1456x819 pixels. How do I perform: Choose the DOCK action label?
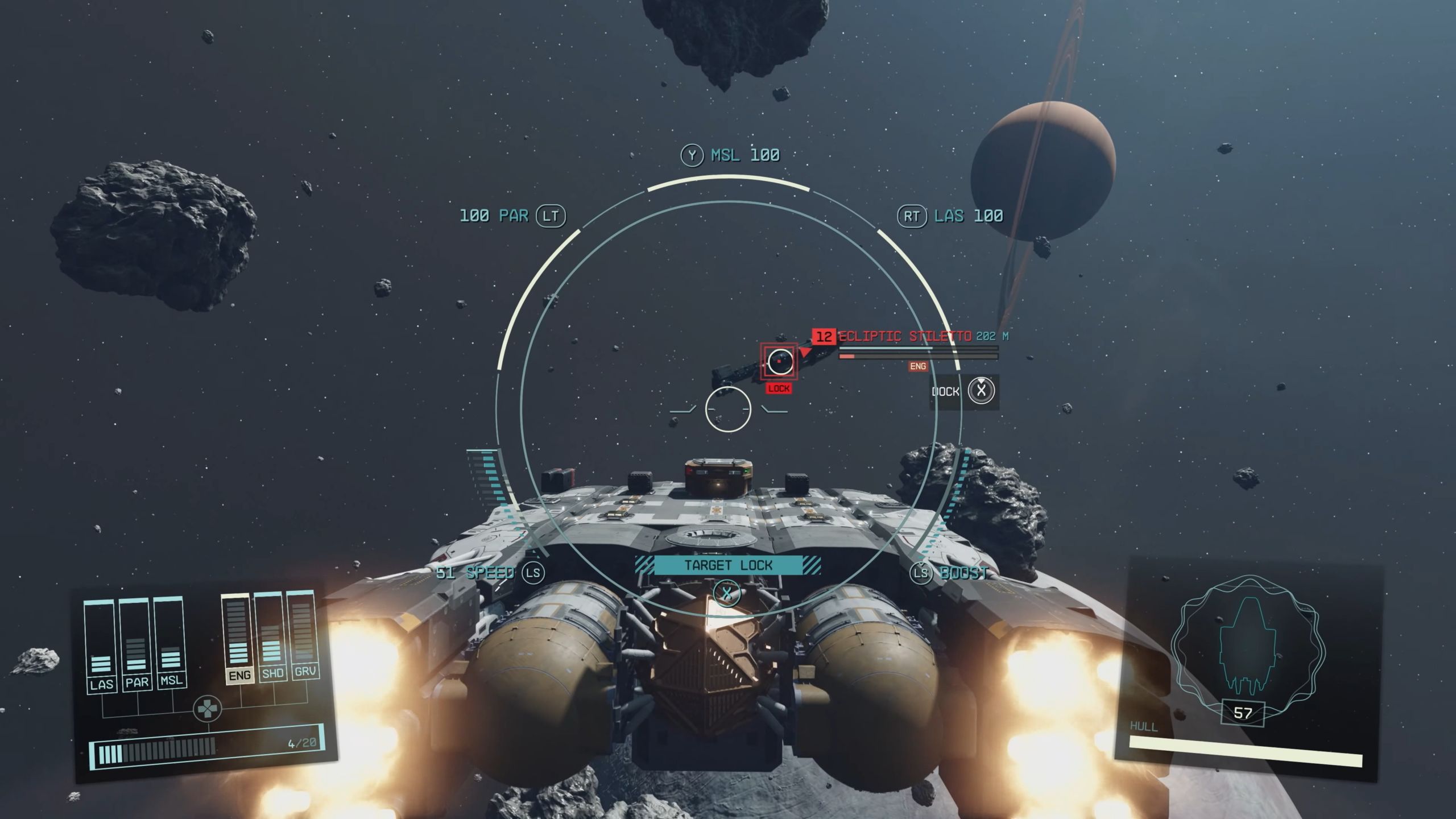pyautogui.click(x=946, y=391)
